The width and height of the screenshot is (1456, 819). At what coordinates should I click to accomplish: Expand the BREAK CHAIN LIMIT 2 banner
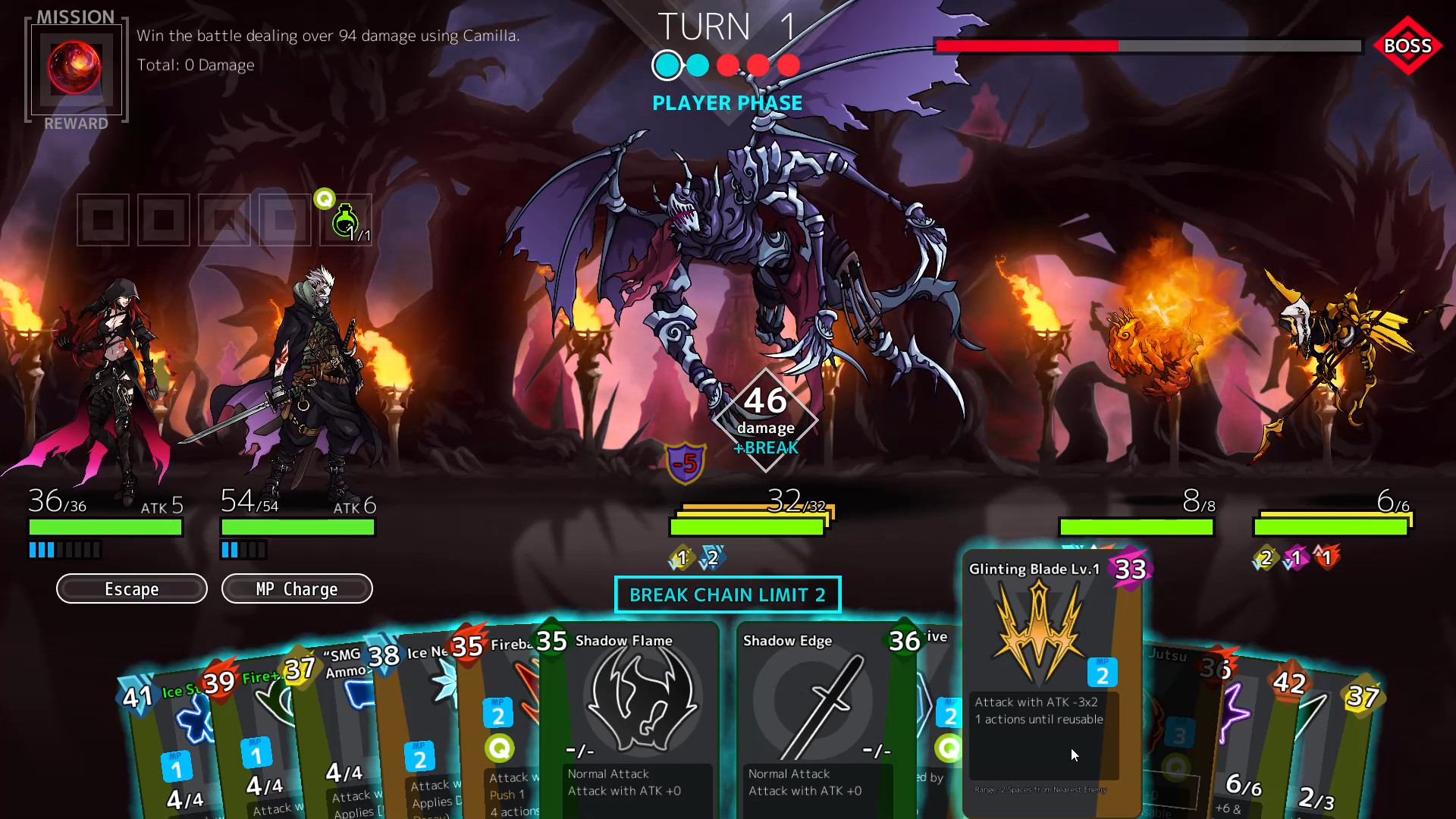[727, 595]
